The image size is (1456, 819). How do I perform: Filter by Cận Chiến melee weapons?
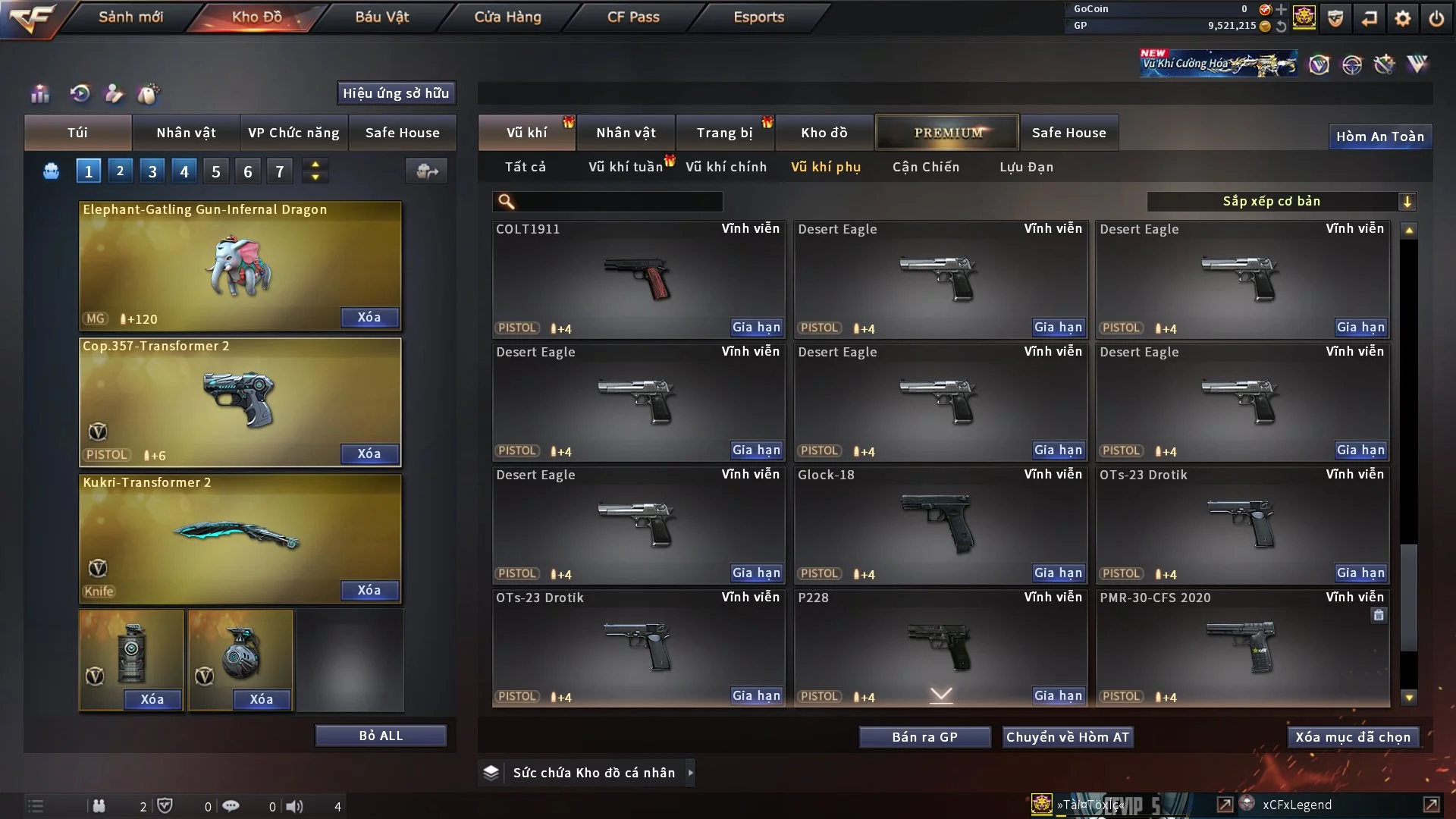[x=925, y=167]
